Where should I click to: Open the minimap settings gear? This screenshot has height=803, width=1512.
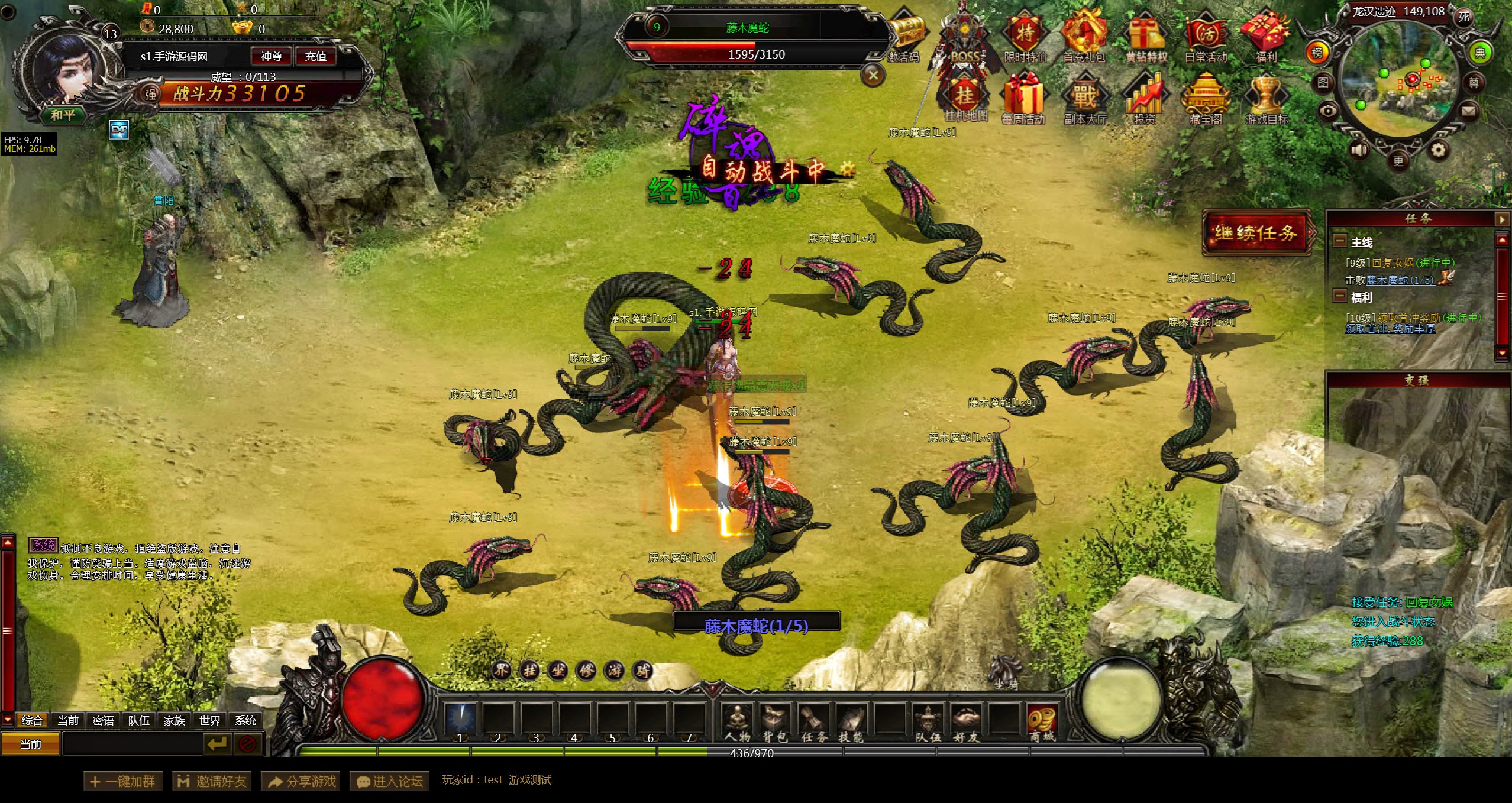(x=1438, y=150)
